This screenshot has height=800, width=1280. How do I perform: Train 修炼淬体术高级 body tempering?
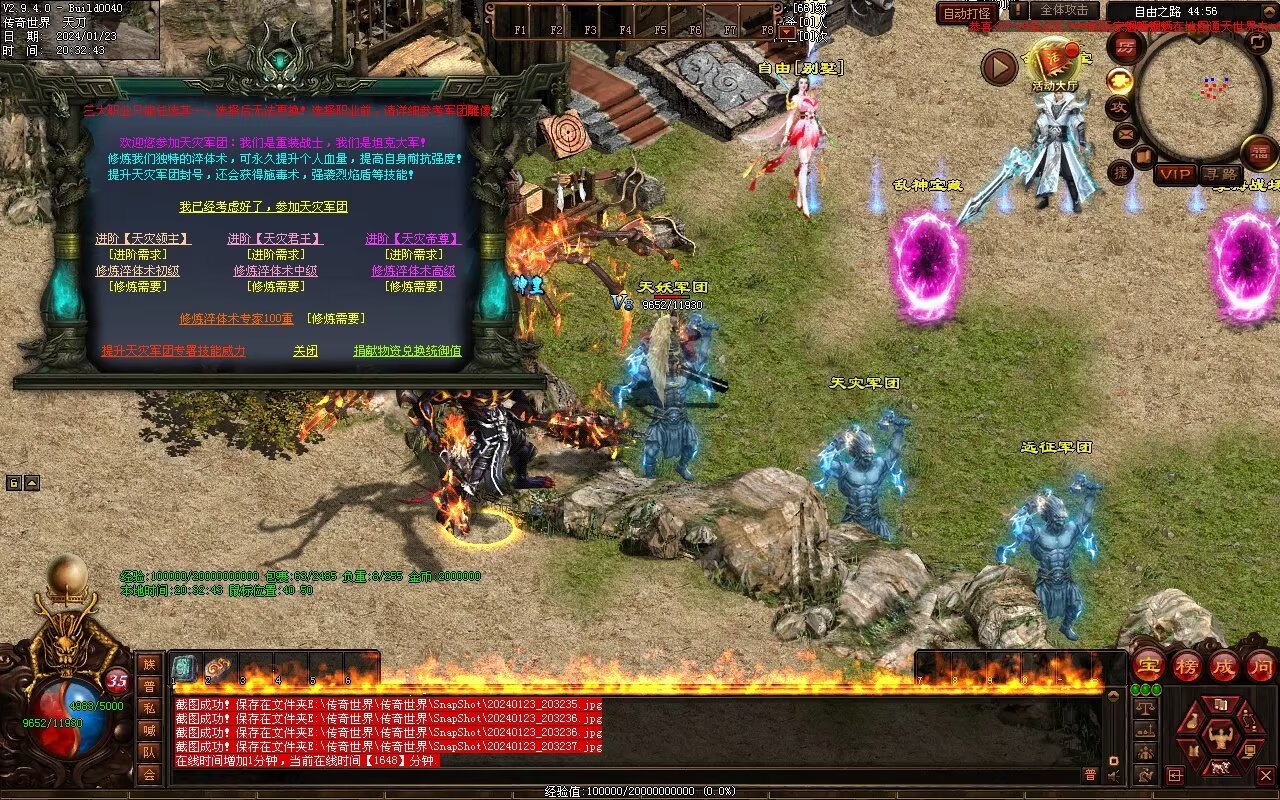click(413, 271)
